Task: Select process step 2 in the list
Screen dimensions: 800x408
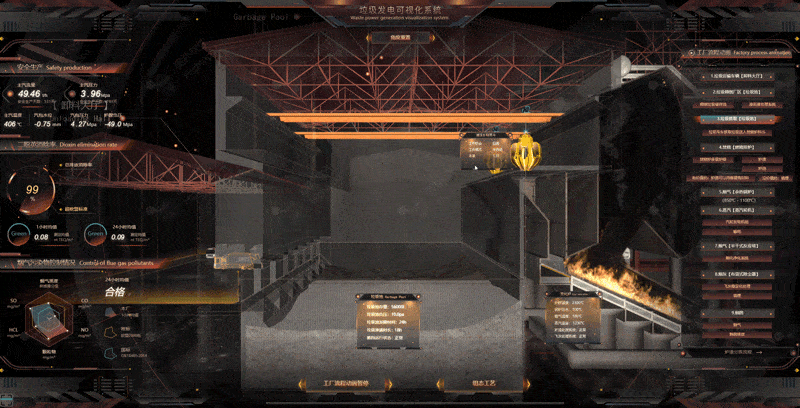Action: point(733,90)
